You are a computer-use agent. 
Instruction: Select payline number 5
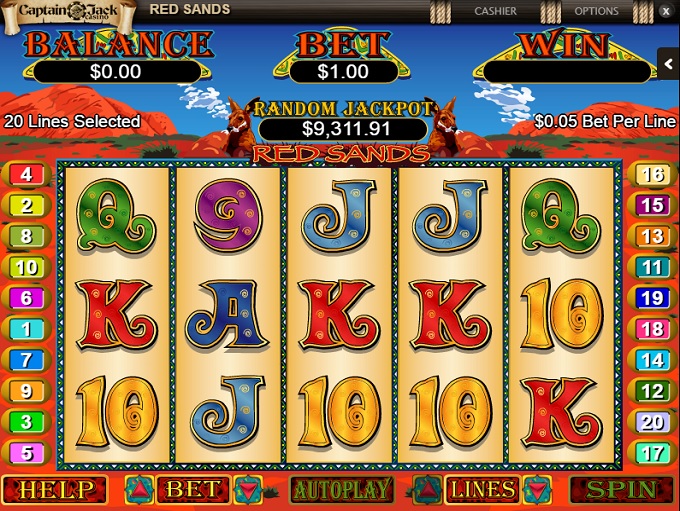26,453
